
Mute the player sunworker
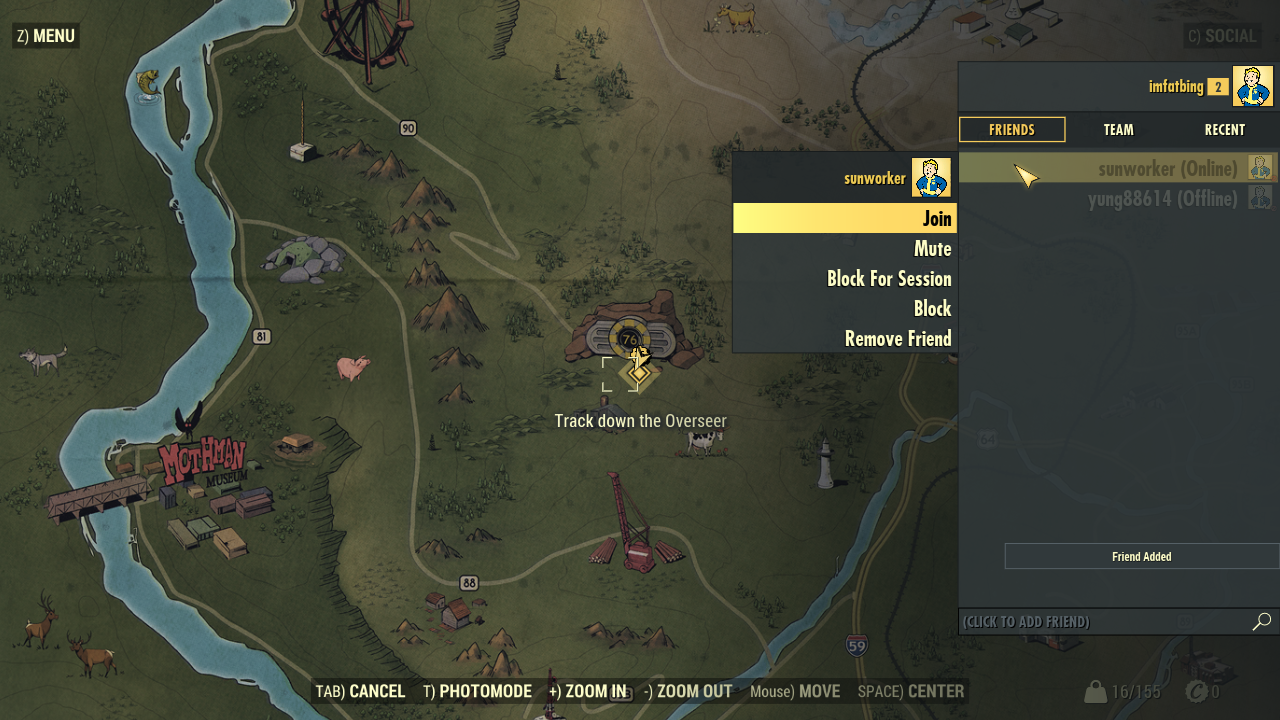[x=844, y=249]
